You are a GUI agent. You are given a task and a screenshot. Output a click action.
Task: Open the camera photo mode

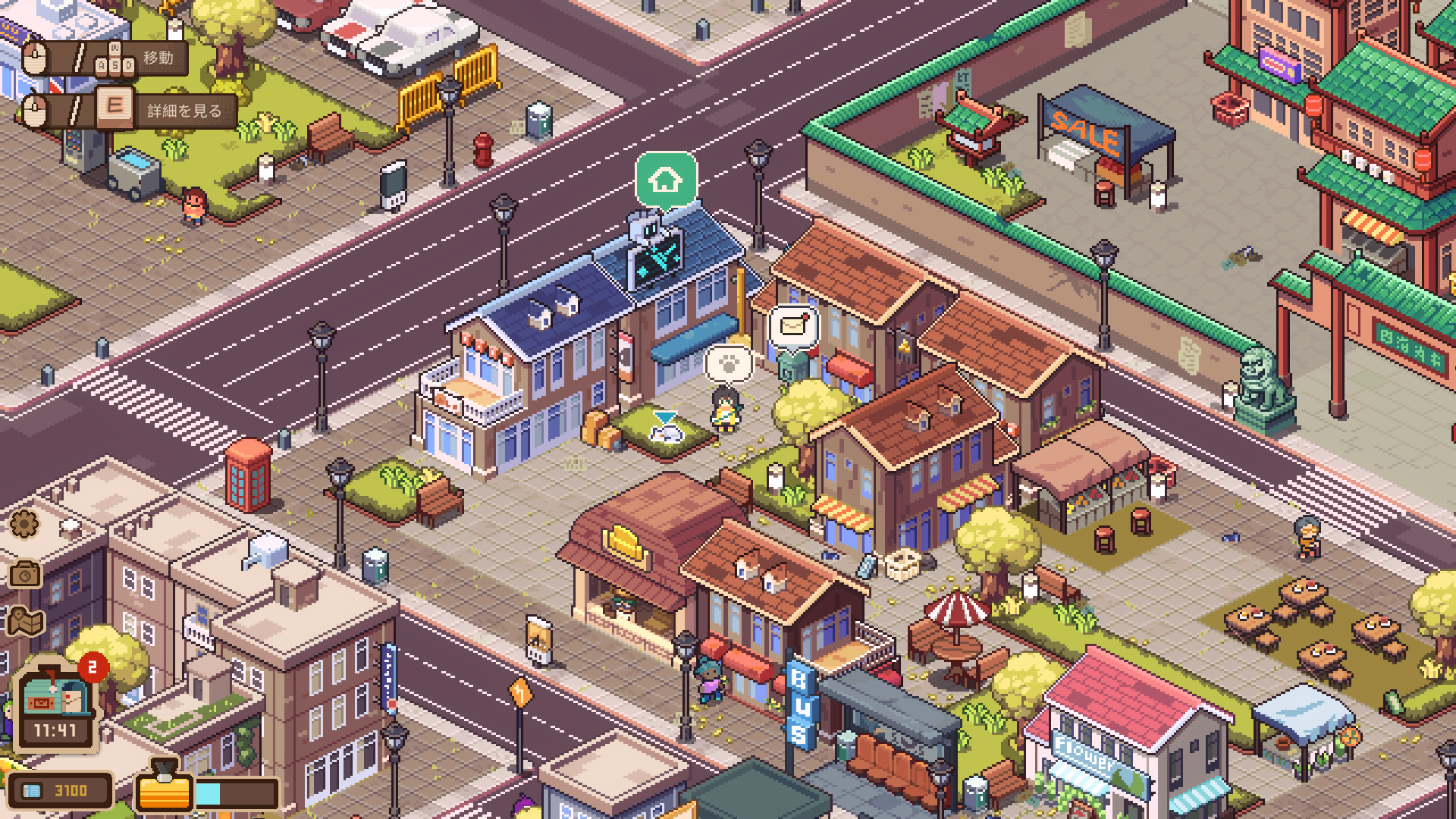(x=25, y=575)
